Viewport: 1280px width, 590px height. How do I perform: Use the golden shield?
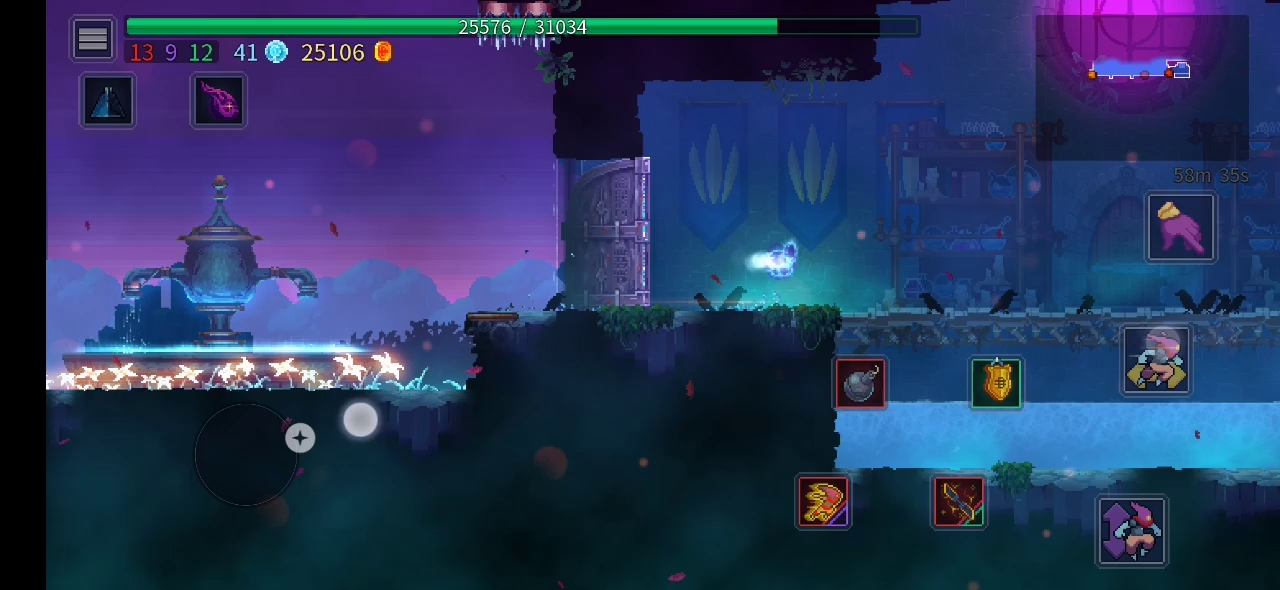tap(996, 384)
